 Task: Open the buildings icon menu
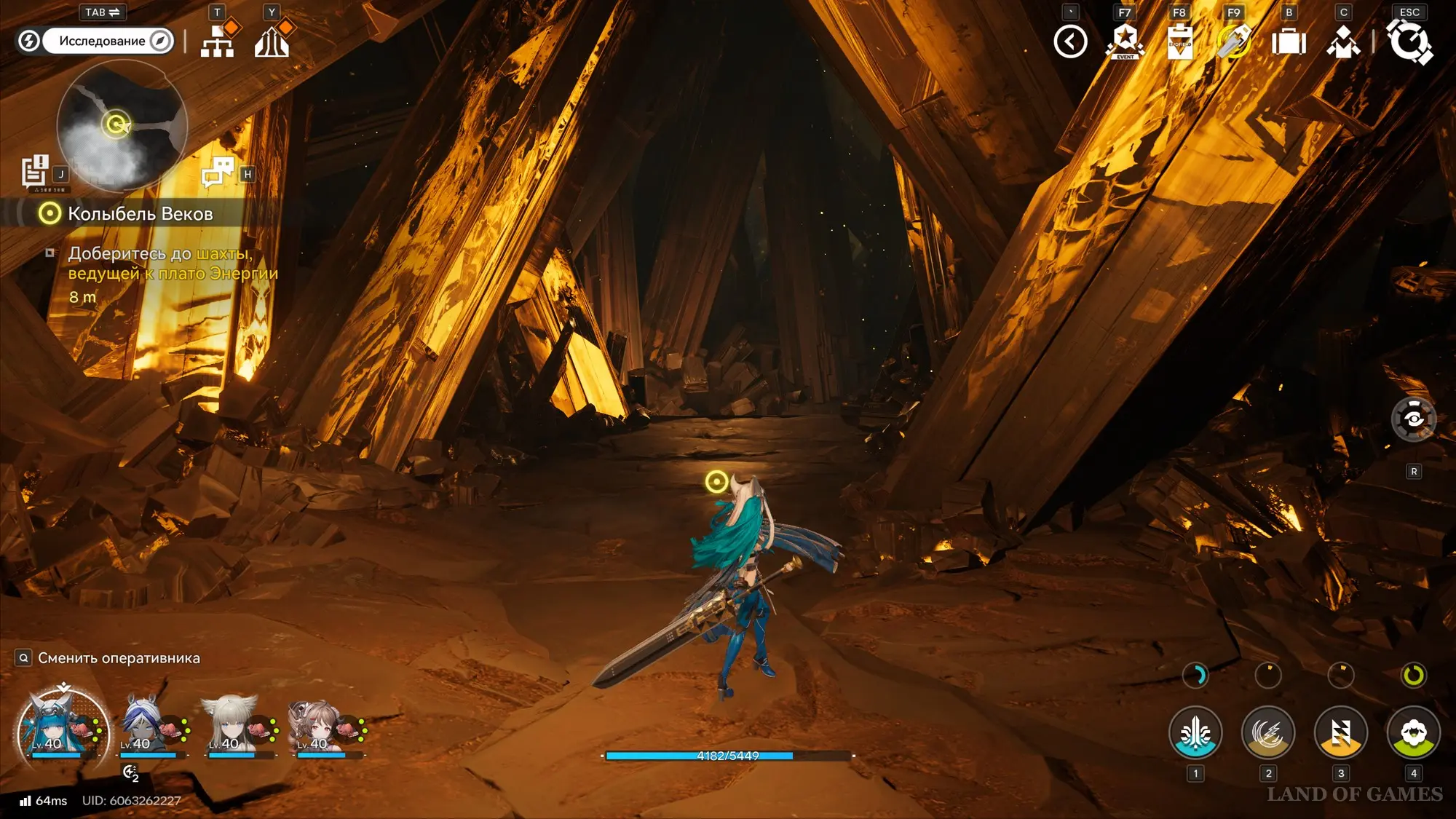pyautogui.click(x=272, y=41)
